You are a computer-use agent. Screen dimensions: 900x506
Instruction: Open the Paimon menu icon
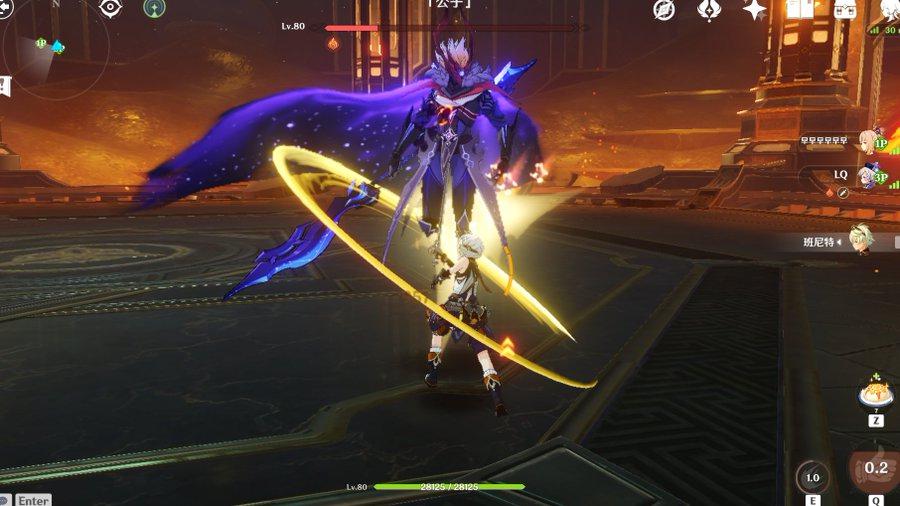(890, 10)
